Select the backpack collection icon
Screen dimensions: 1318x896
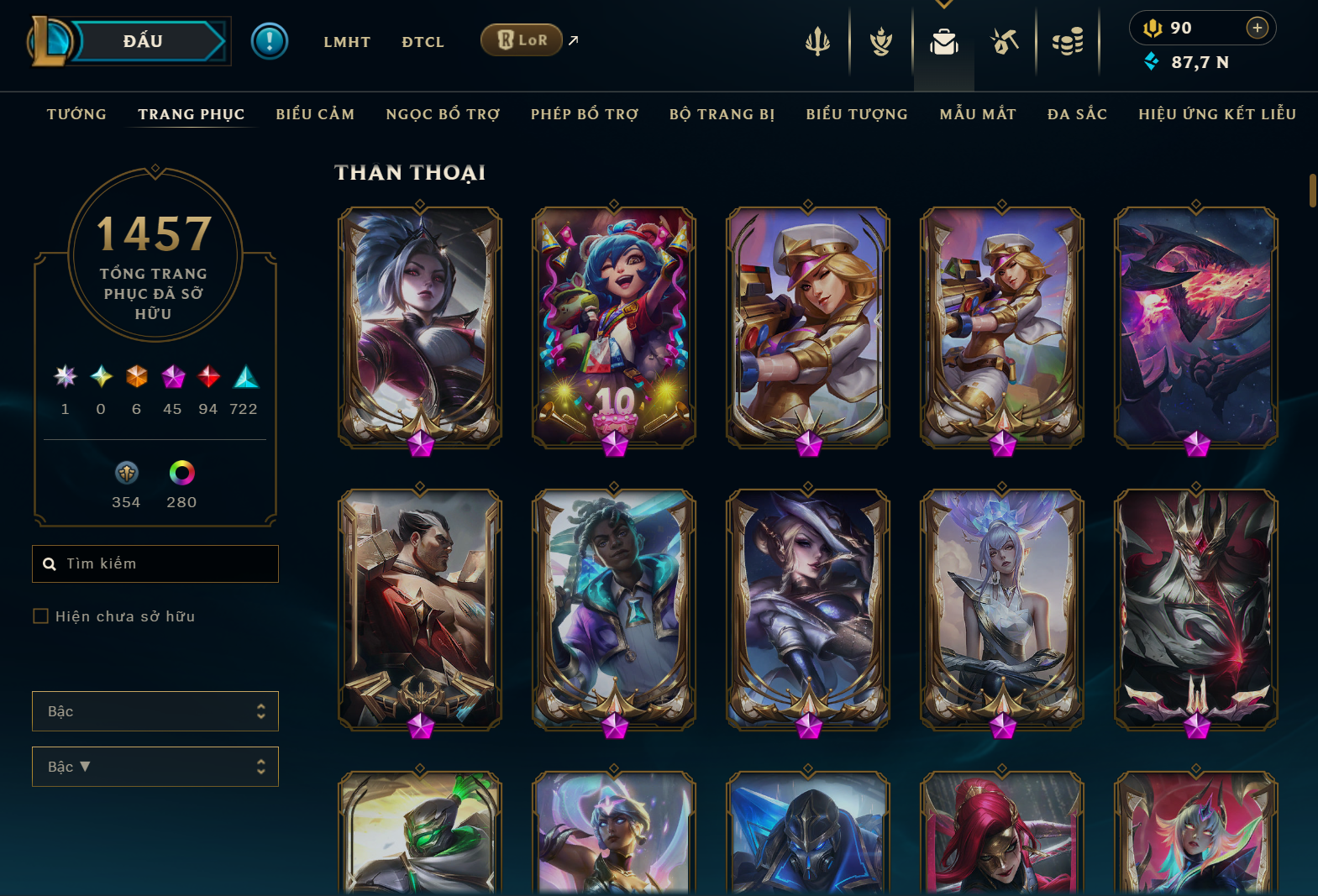point(943,44)
